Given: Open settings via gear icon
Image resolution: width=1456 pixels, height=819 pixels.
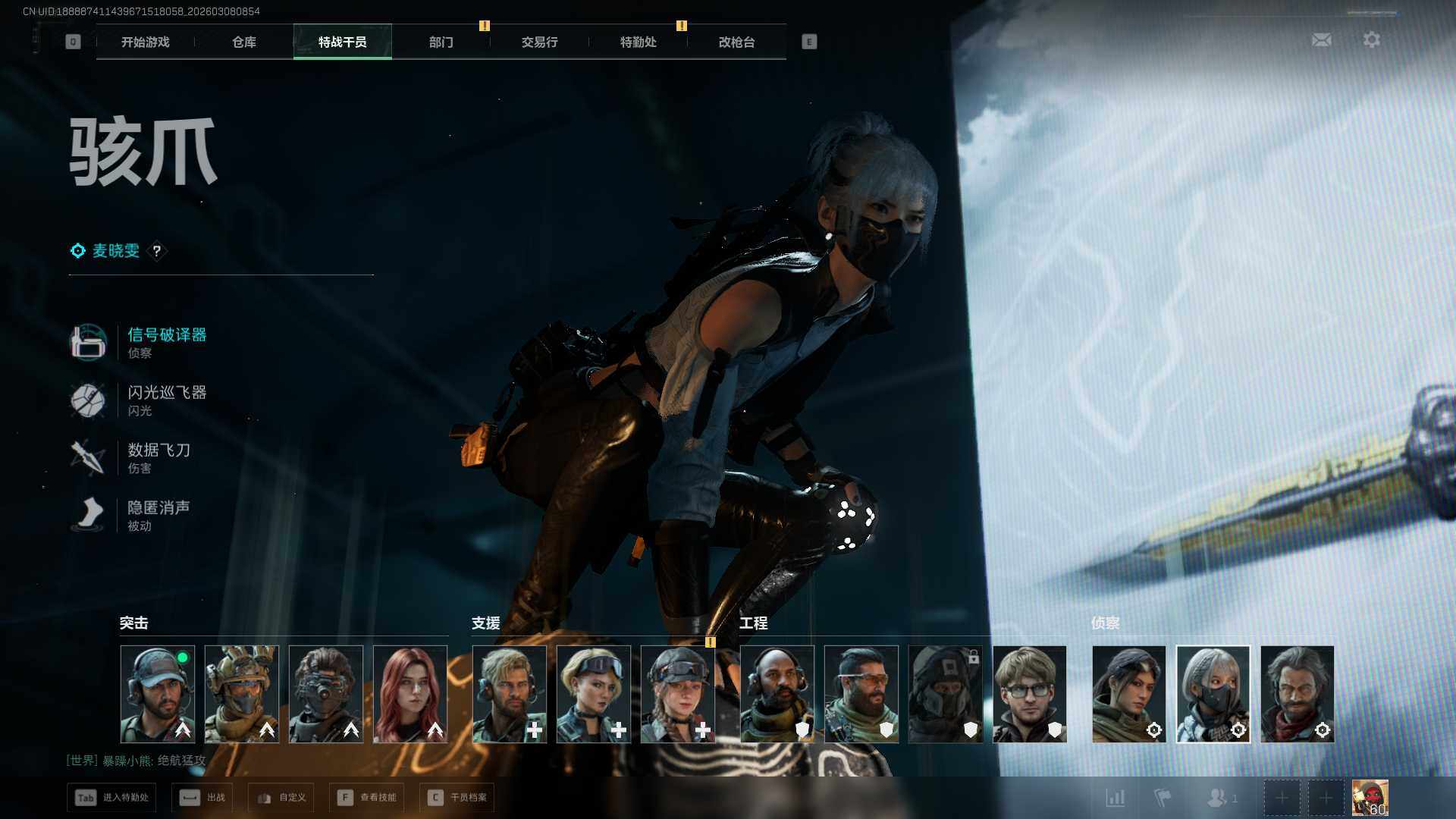Looking at the screenshot, I should [x=1372, y=39].
